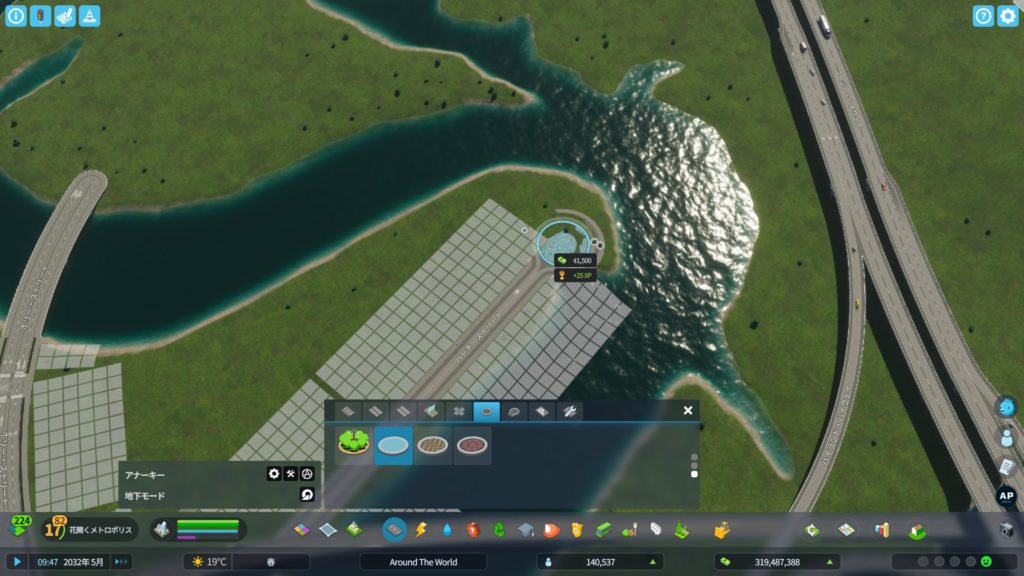Change simulation speed with the fast-forward arrows
This screenshot has width=1024, height=576.
tap(121, 562)
